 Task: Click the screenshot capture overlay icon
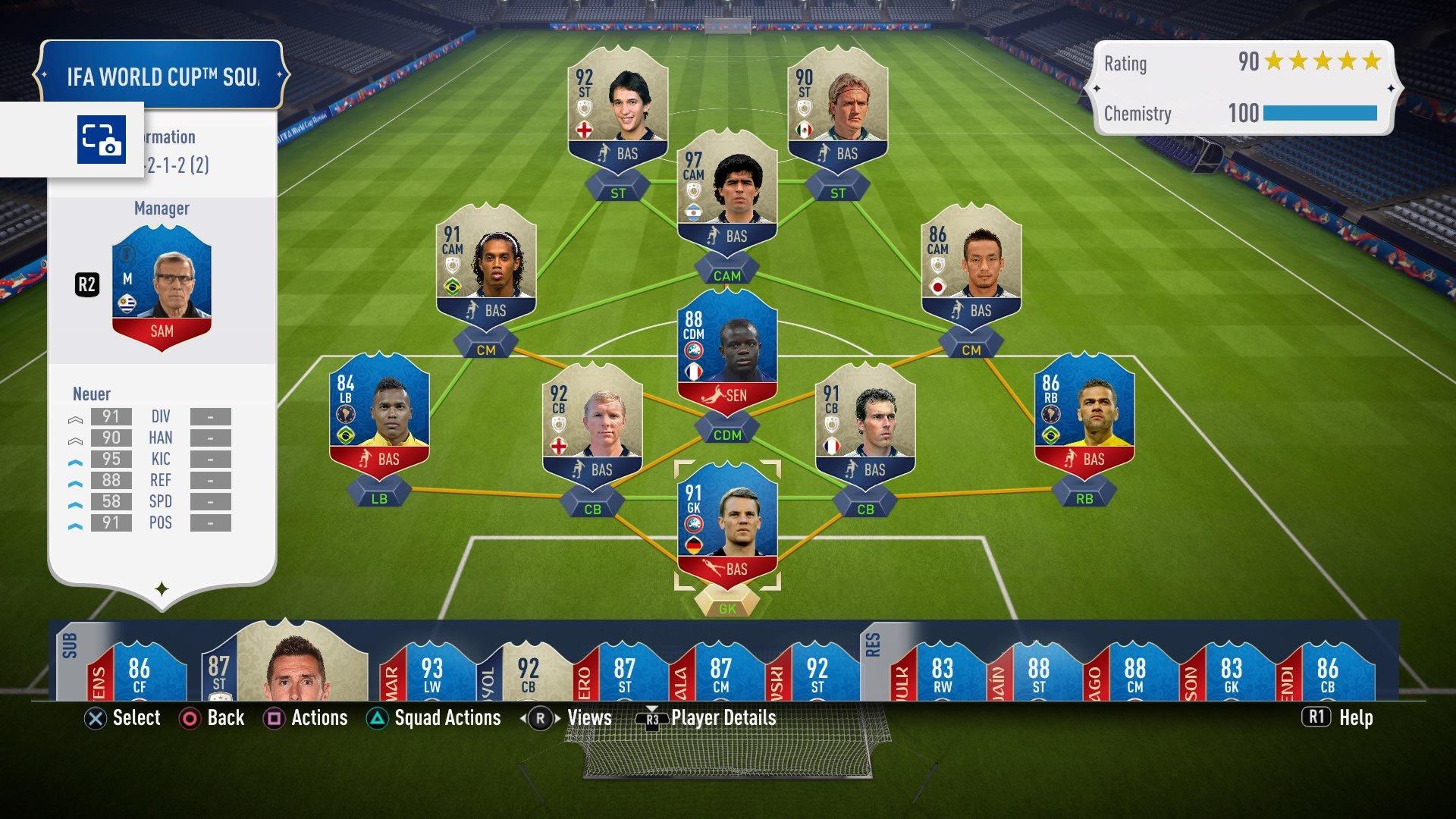click(x=101, y=140)
